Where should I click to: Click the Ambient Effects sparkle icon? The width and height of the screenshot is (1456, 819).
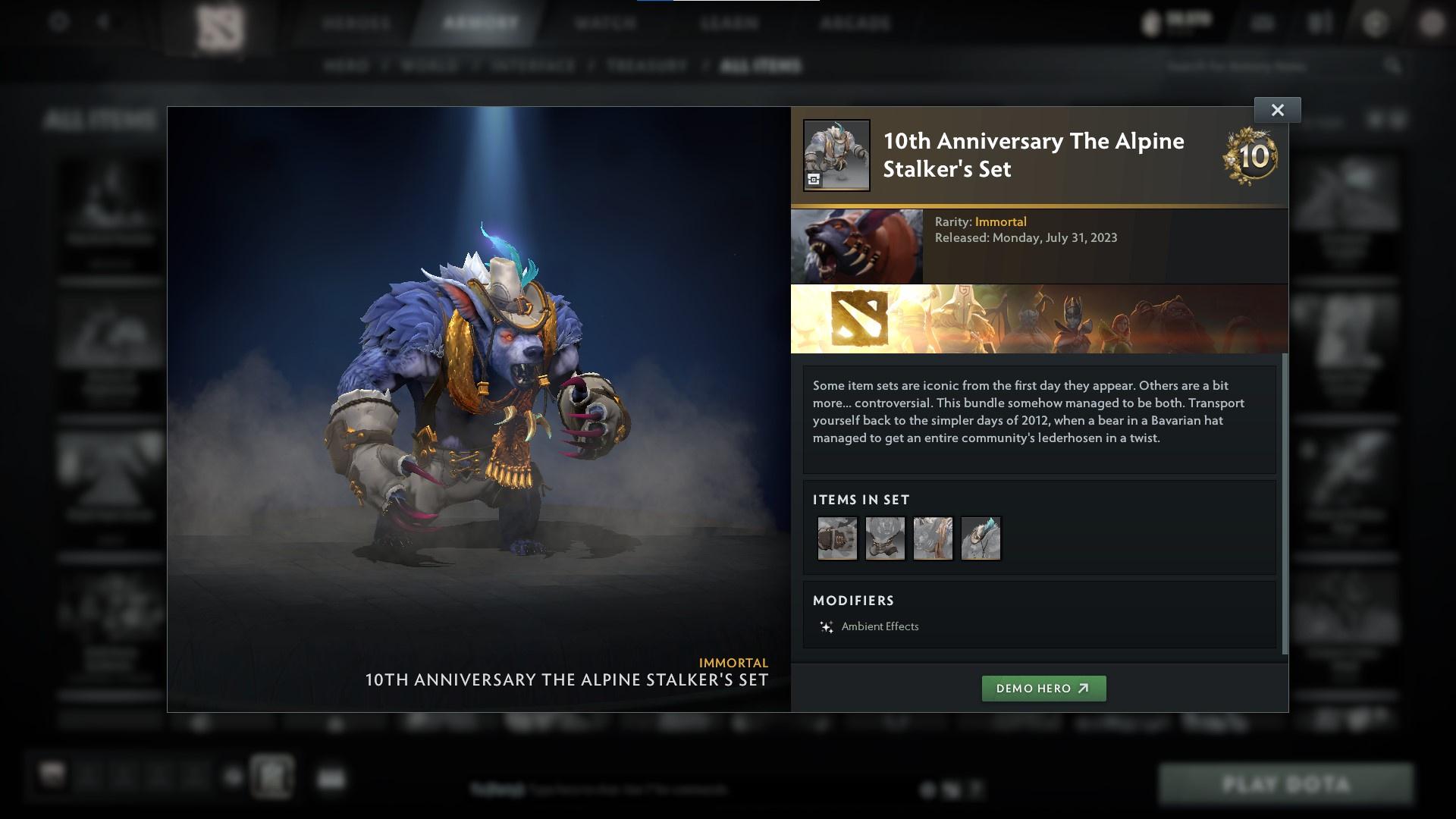click(826, 626)
